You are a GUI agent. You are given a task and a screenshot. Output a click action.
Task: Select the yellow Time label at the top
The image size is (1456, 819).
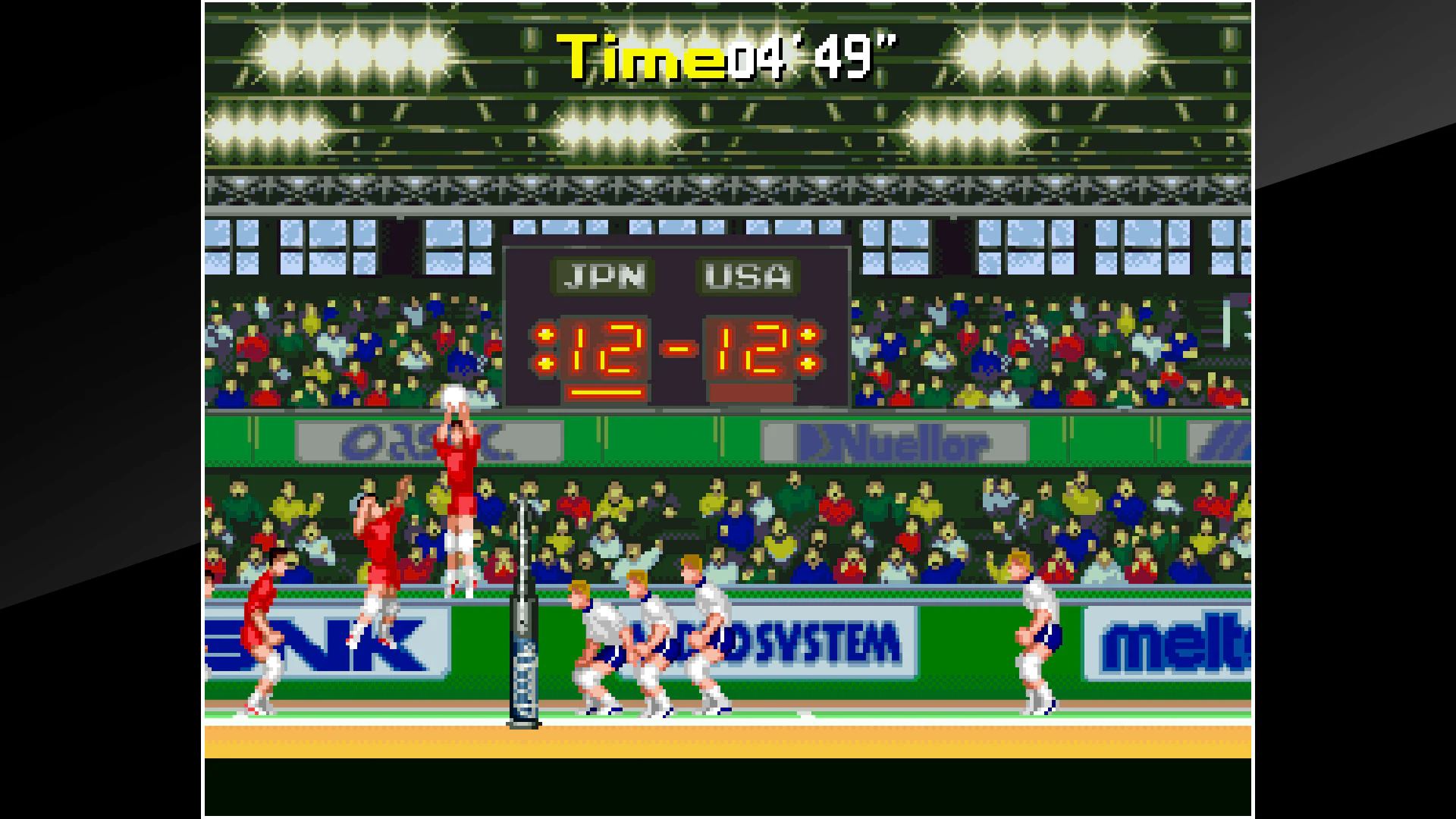point(637,57)
